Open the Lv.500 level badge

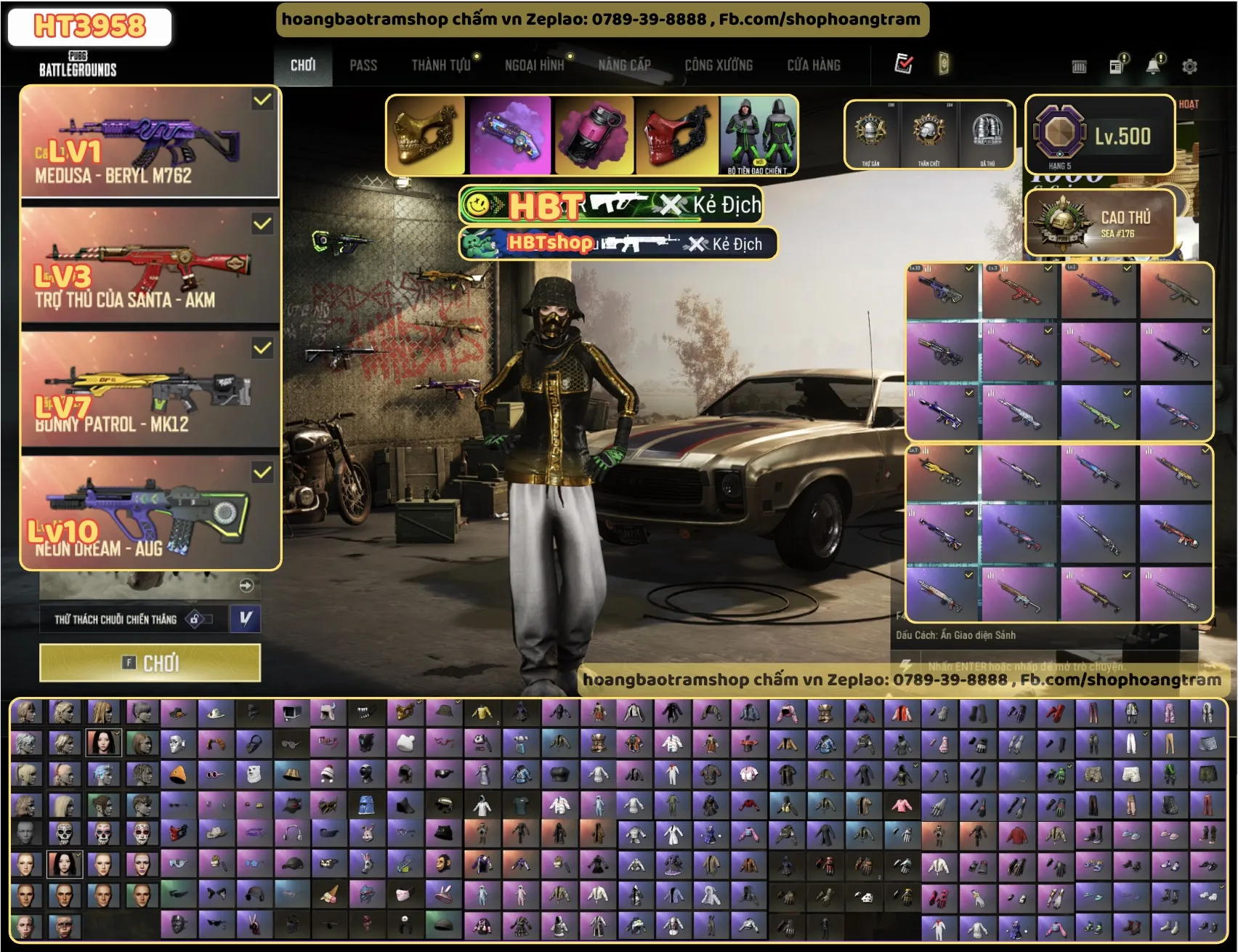1099,135
